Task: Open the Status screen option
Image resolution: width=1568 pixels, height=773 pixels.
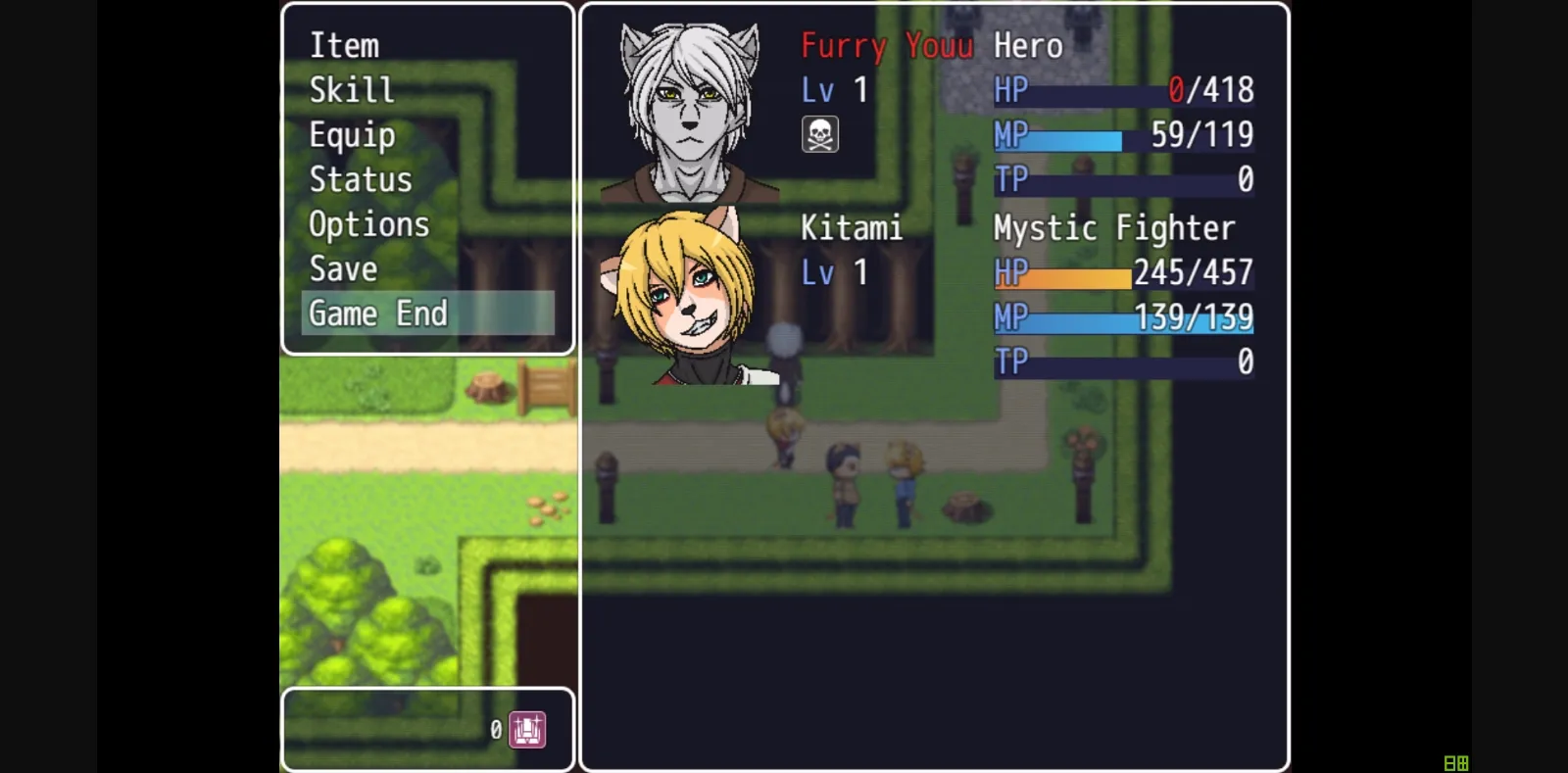Action: [x=361, y=178]
